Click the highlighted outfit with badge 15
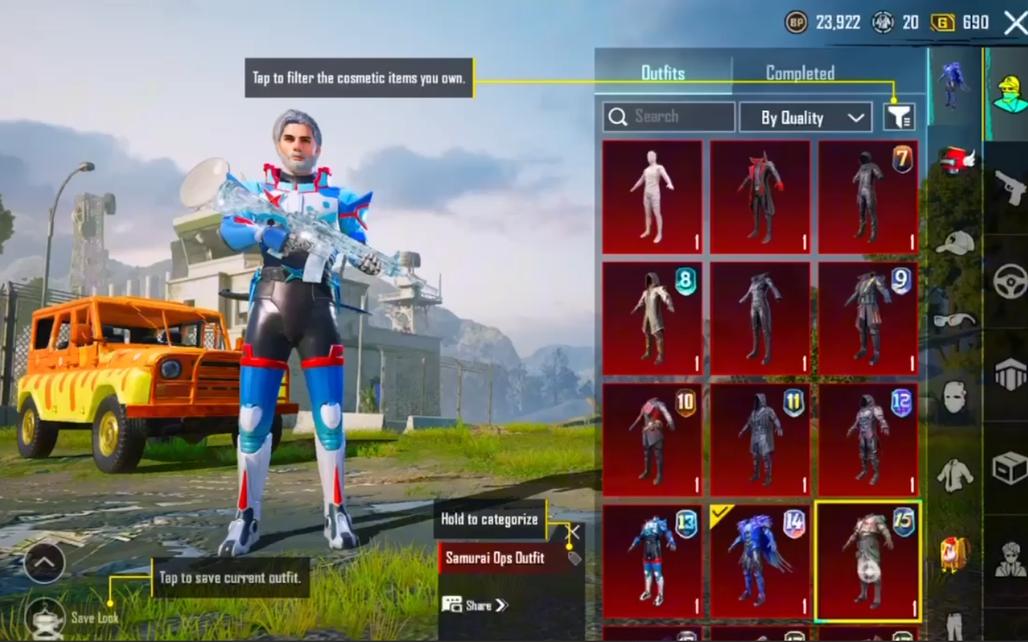 click(868, 561)
